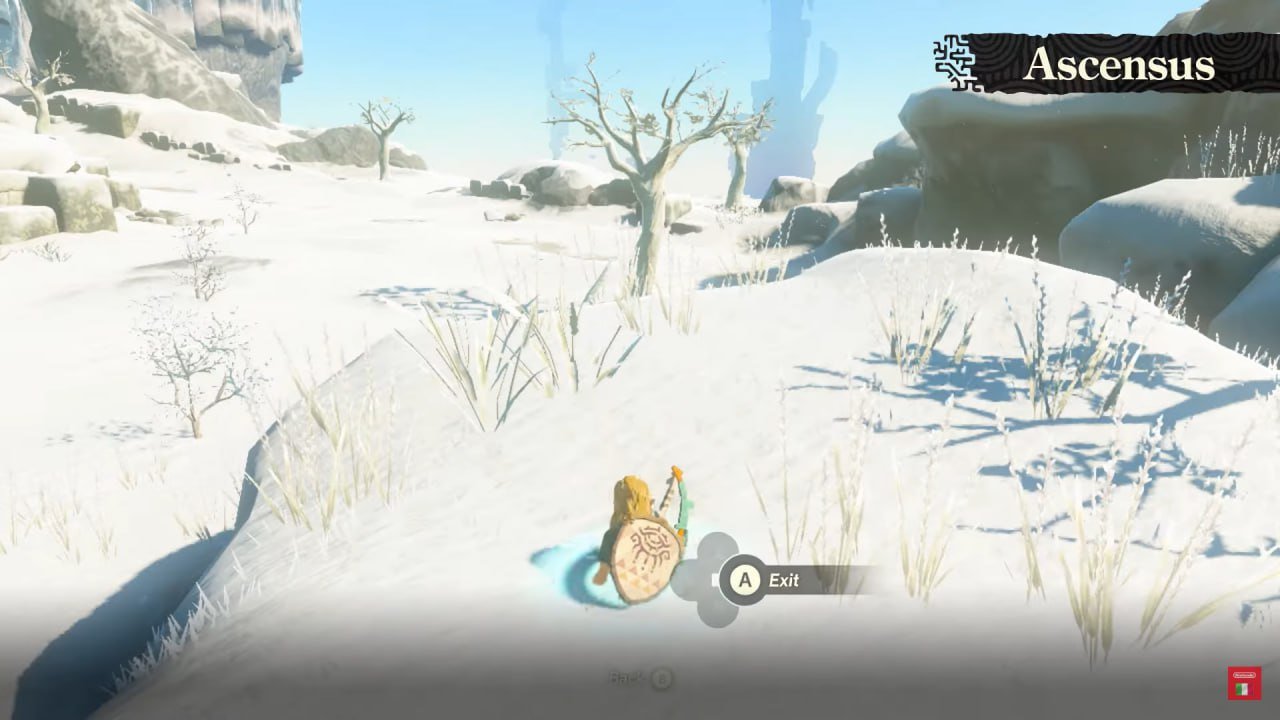
Task: Toggle the faded Back prompt at bottom
Action: 640,678
